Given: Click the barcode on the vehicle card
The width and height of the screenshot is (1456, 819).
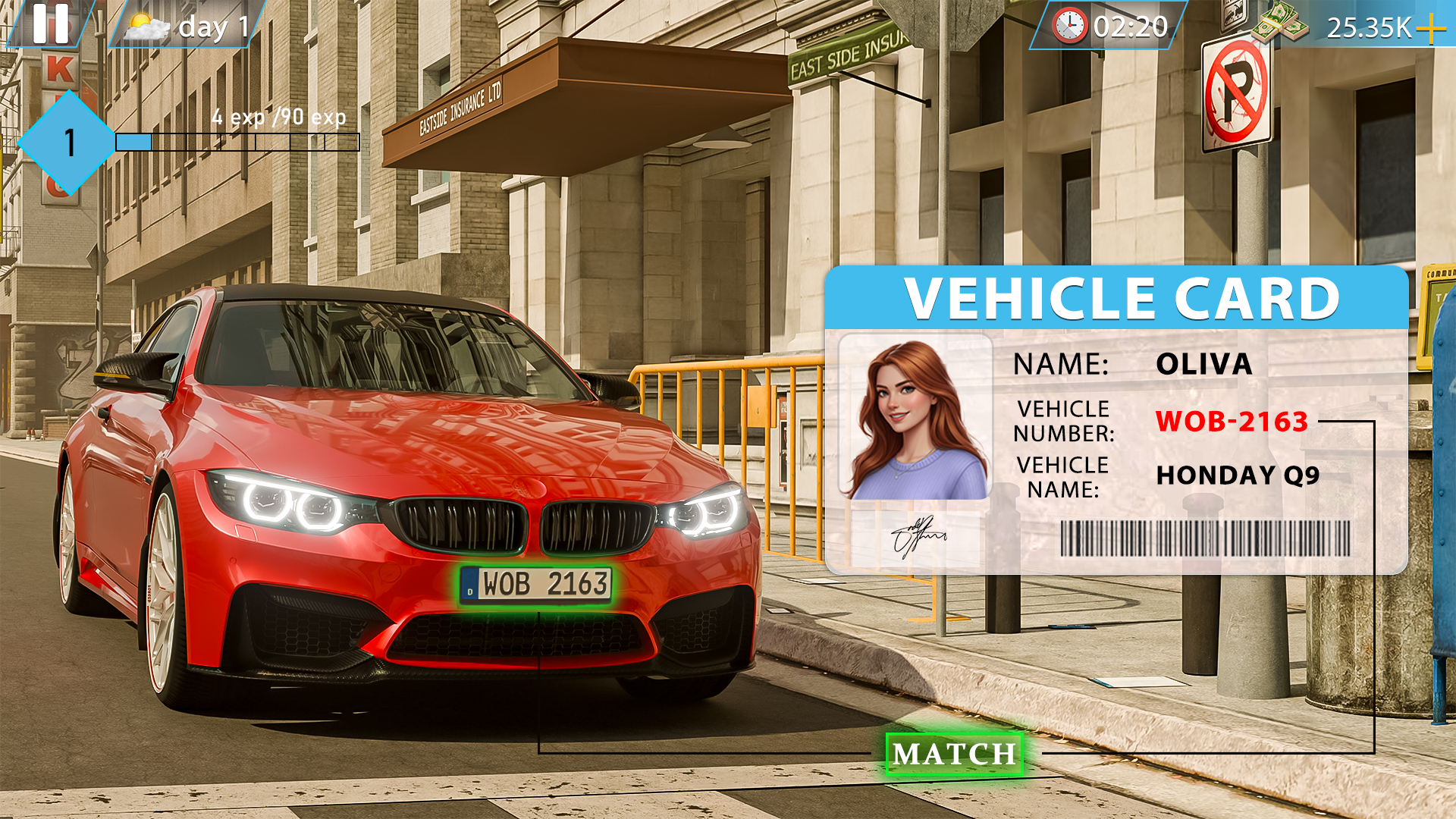Looking at the screenshot, I should (x=1206, y=540).
